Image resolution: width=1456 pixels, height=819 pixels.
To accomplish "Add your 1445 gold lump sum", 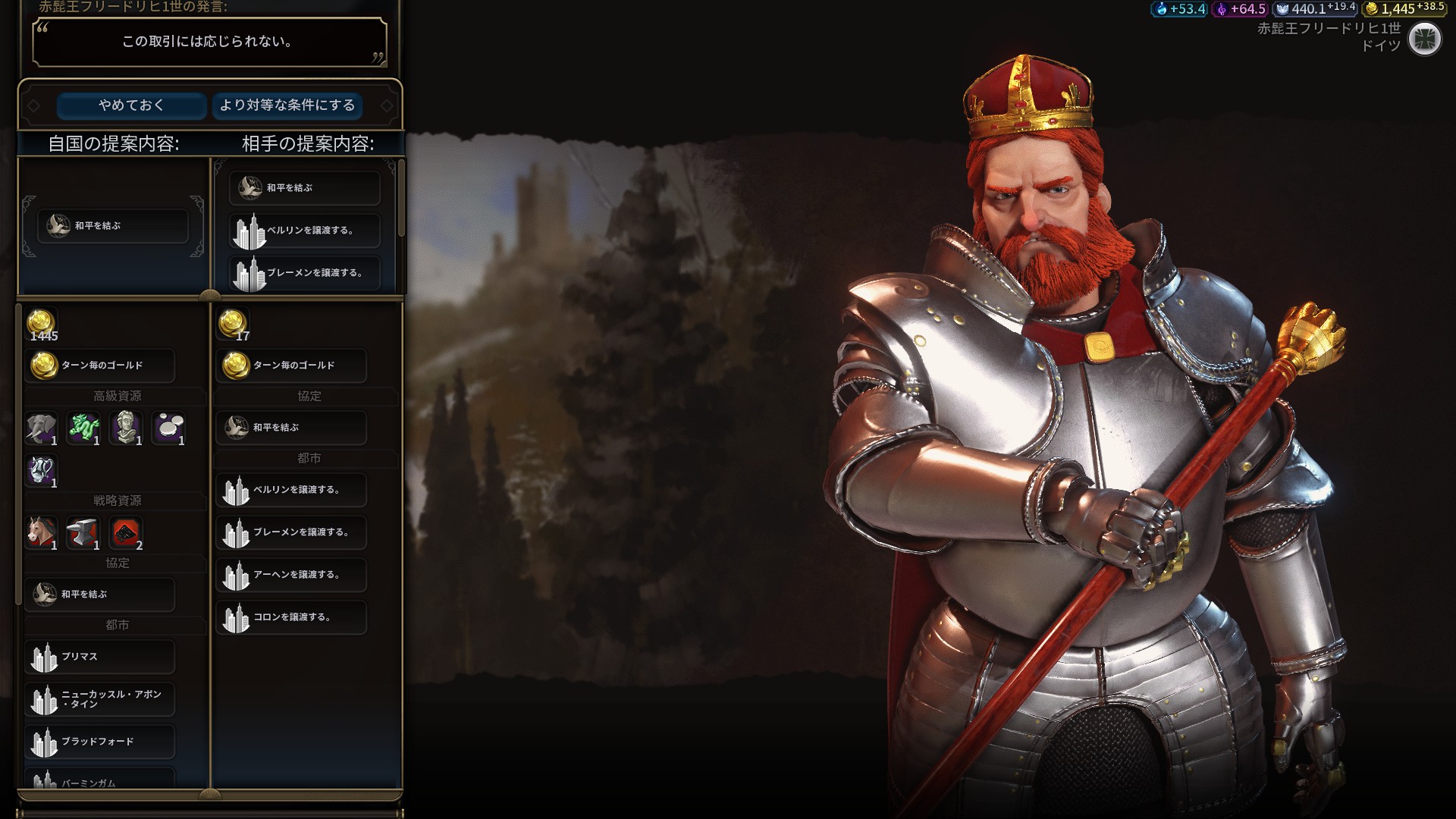I will (42, 324).
